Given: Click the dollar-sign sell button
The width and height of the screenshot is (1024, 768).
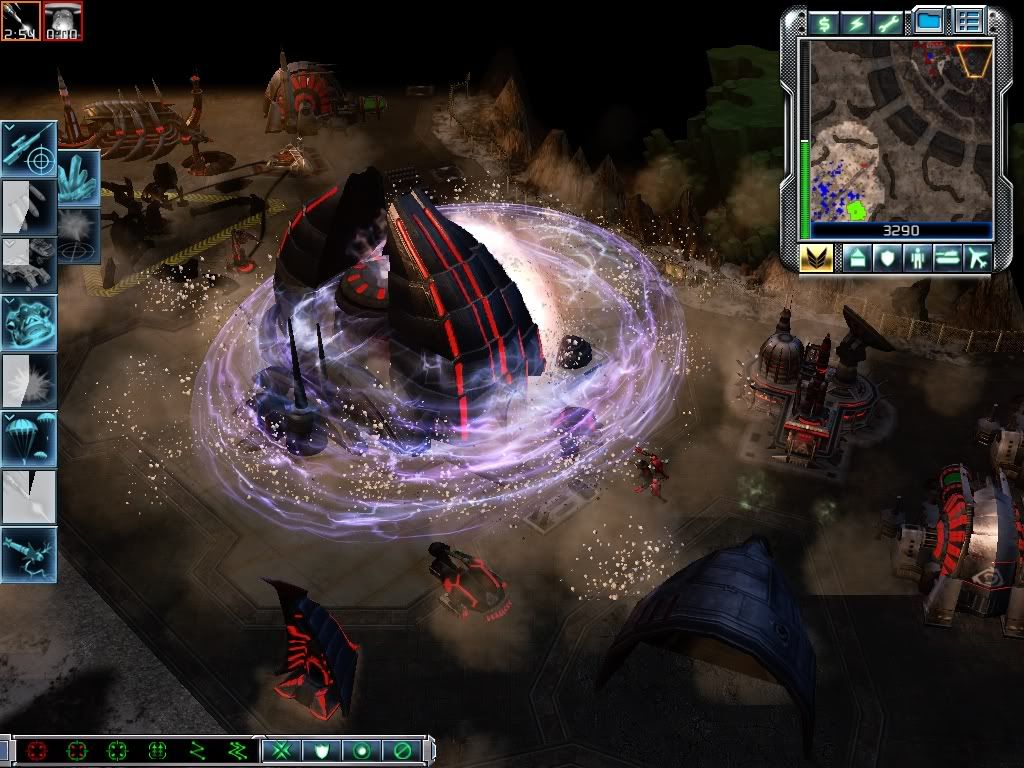Looking at the screenshot, I should (825, 23).
